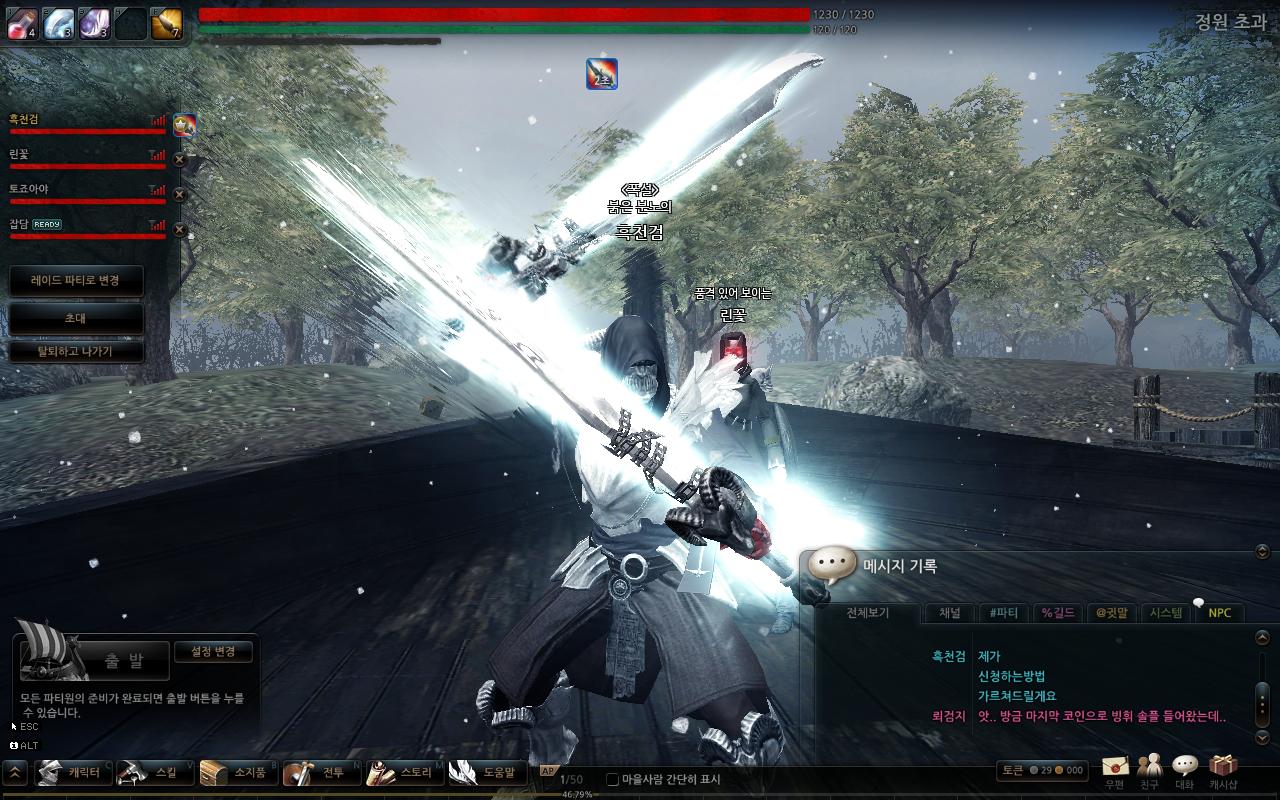Viewport: 1280px width, 800px height.
Task: Toggle the 마을사람 간단히 표시 checkbox
Action: pyautogui.click(x=613, y=779)
